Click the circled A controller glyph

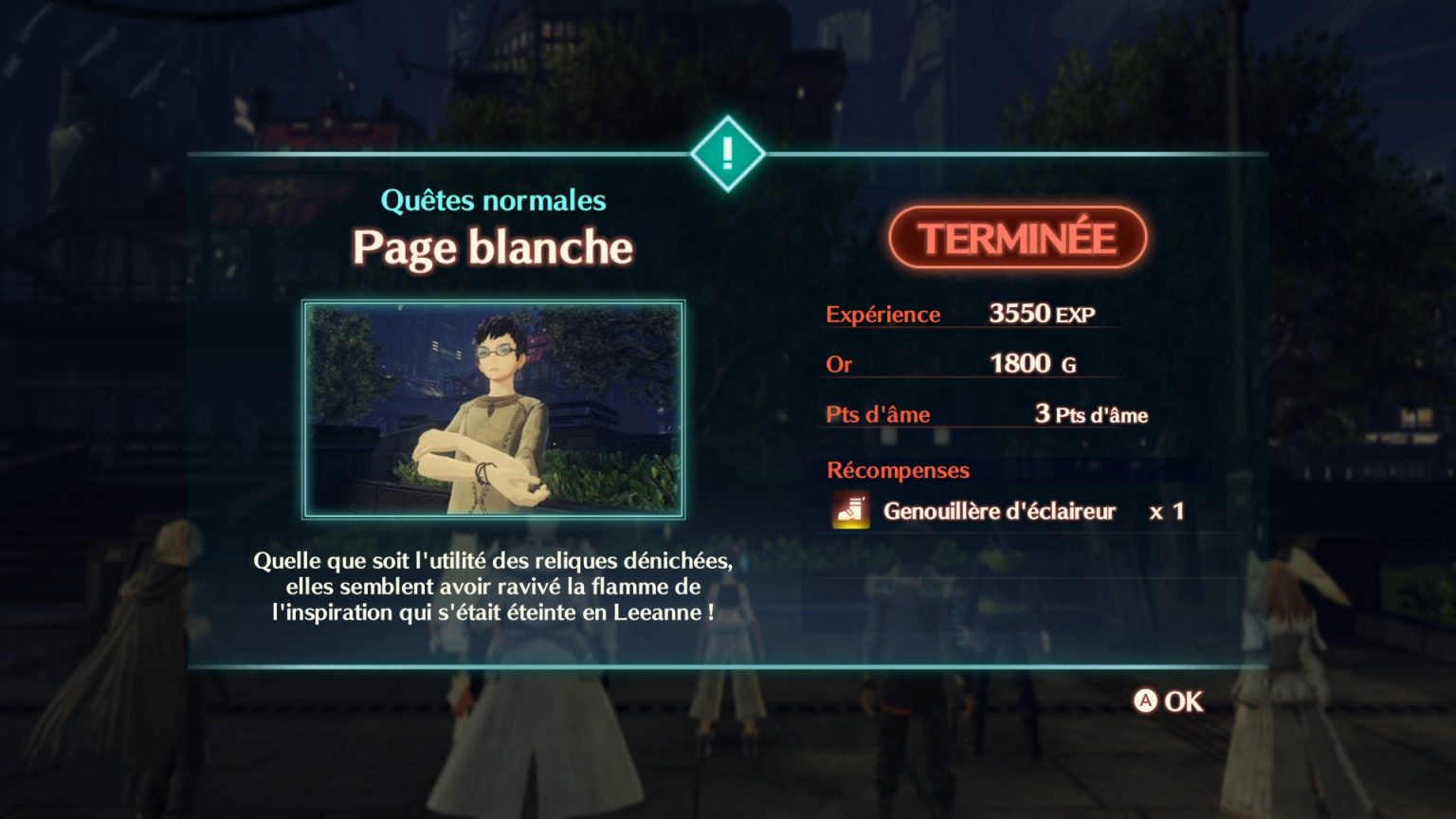click(1147, 702)
